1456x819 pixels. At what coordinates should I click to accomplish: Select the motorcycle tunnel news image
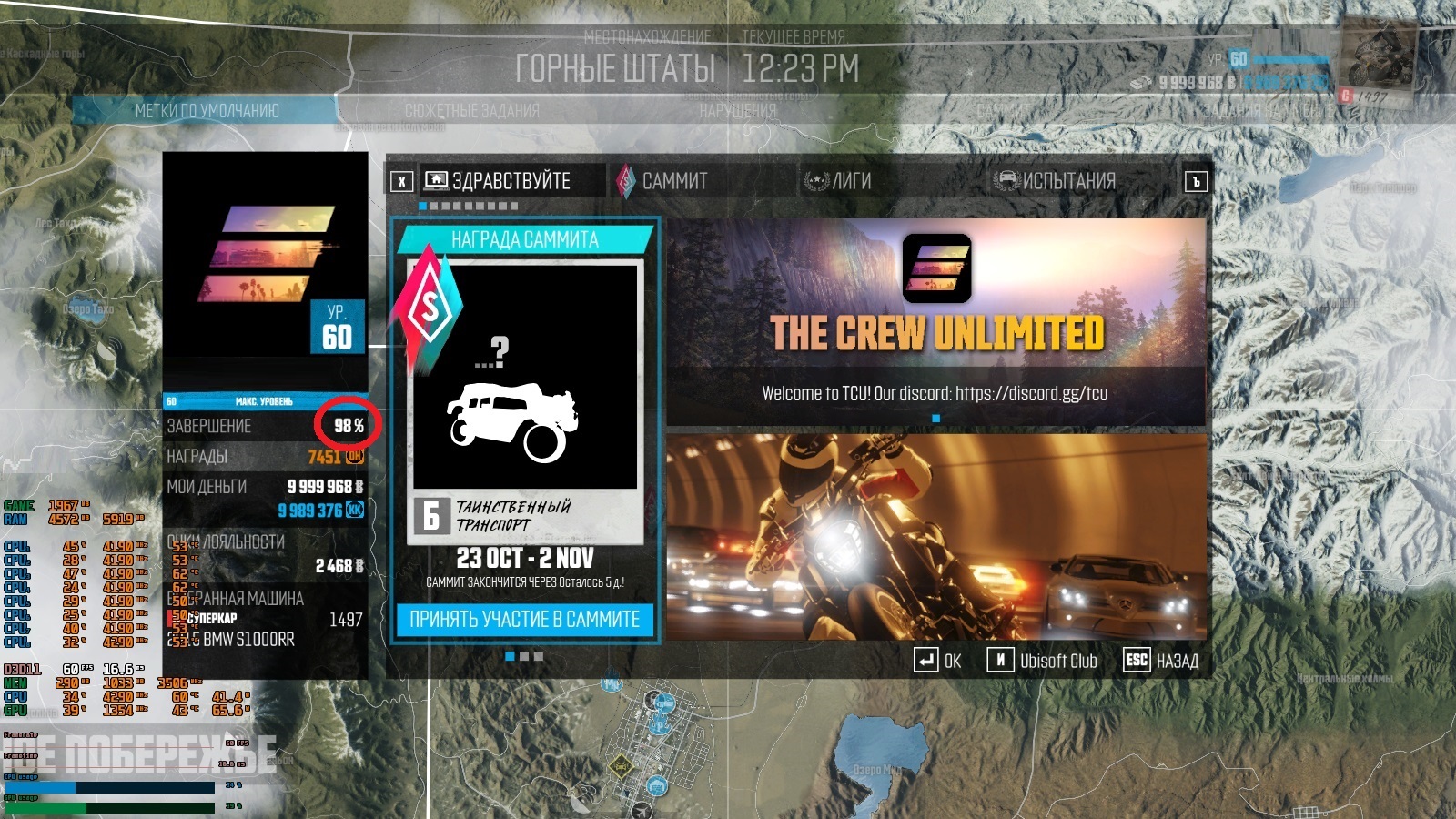936,536
